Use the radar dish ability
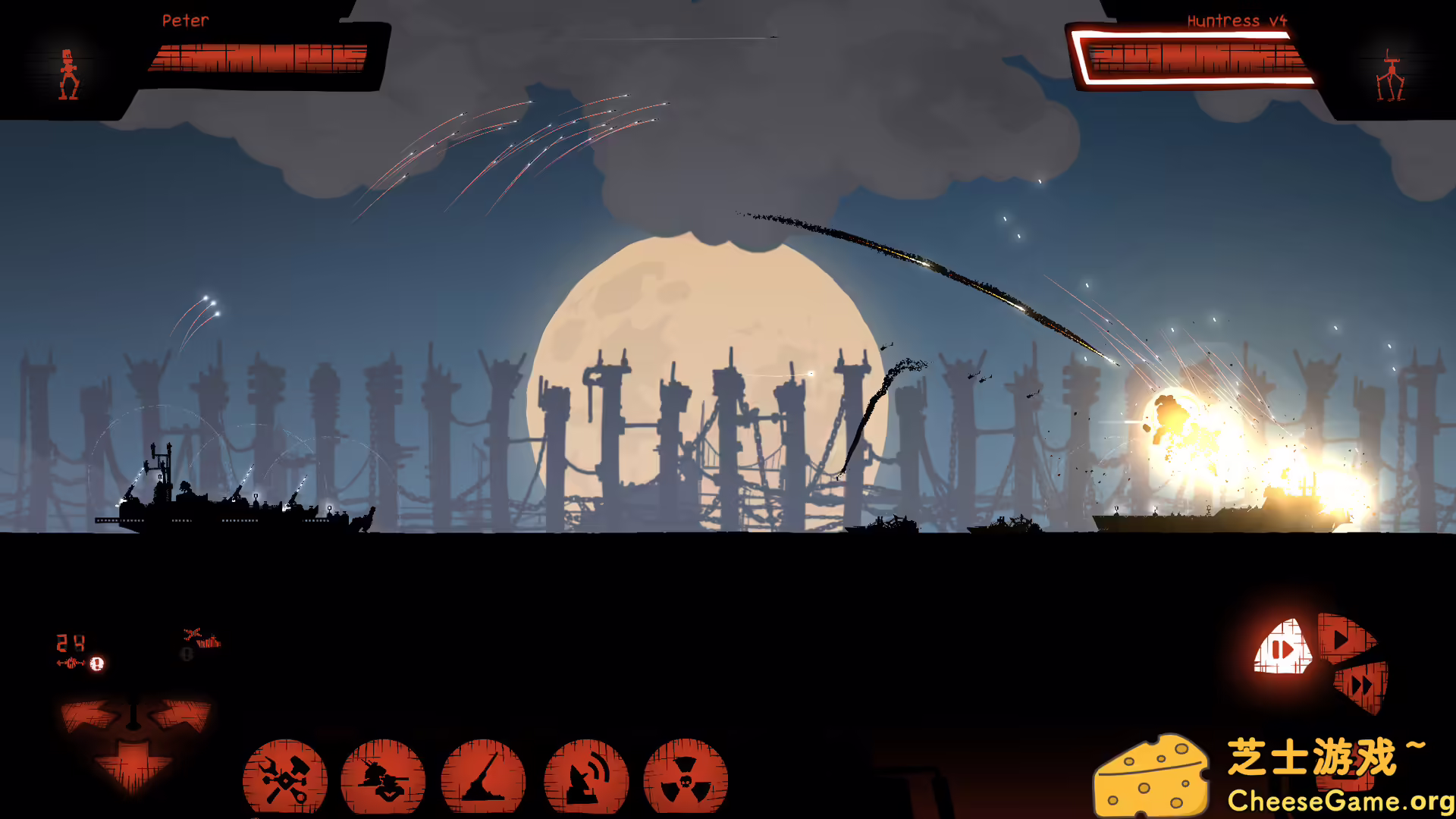This screenshot has width=1456, height=819. [586, 778]
